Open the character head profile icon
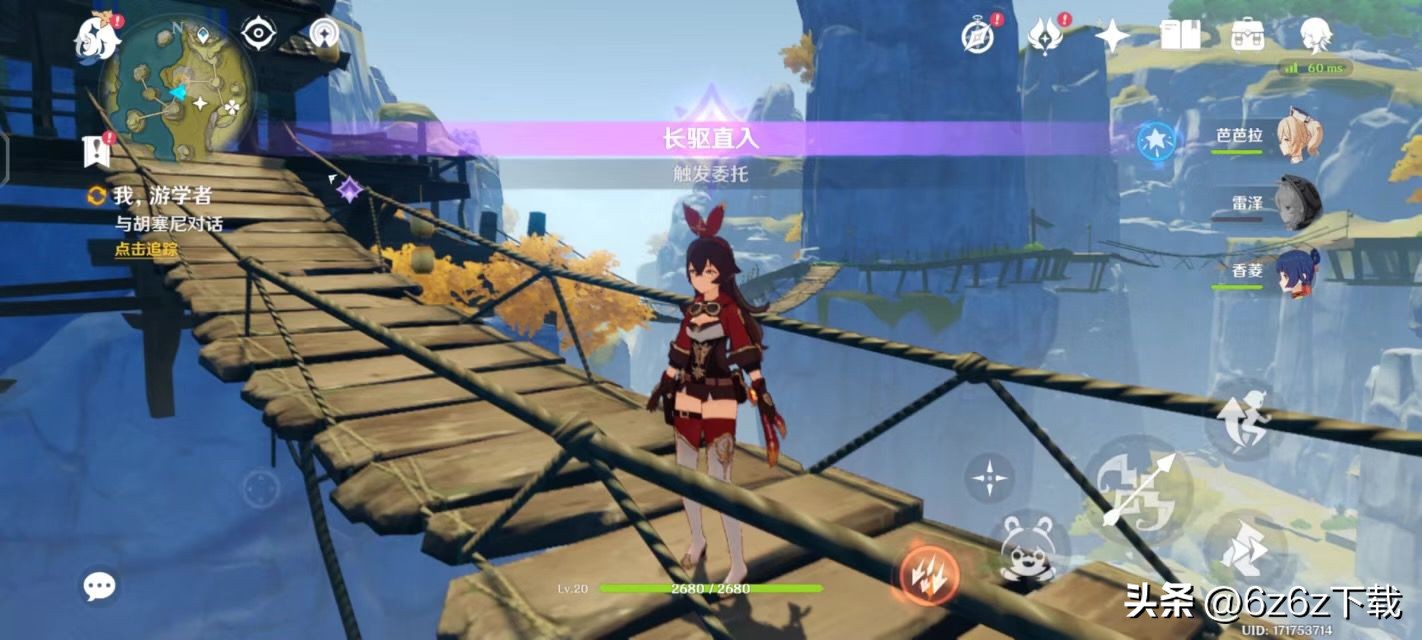Screen dimensions: 1422x640 click(x=1315, y=36)
